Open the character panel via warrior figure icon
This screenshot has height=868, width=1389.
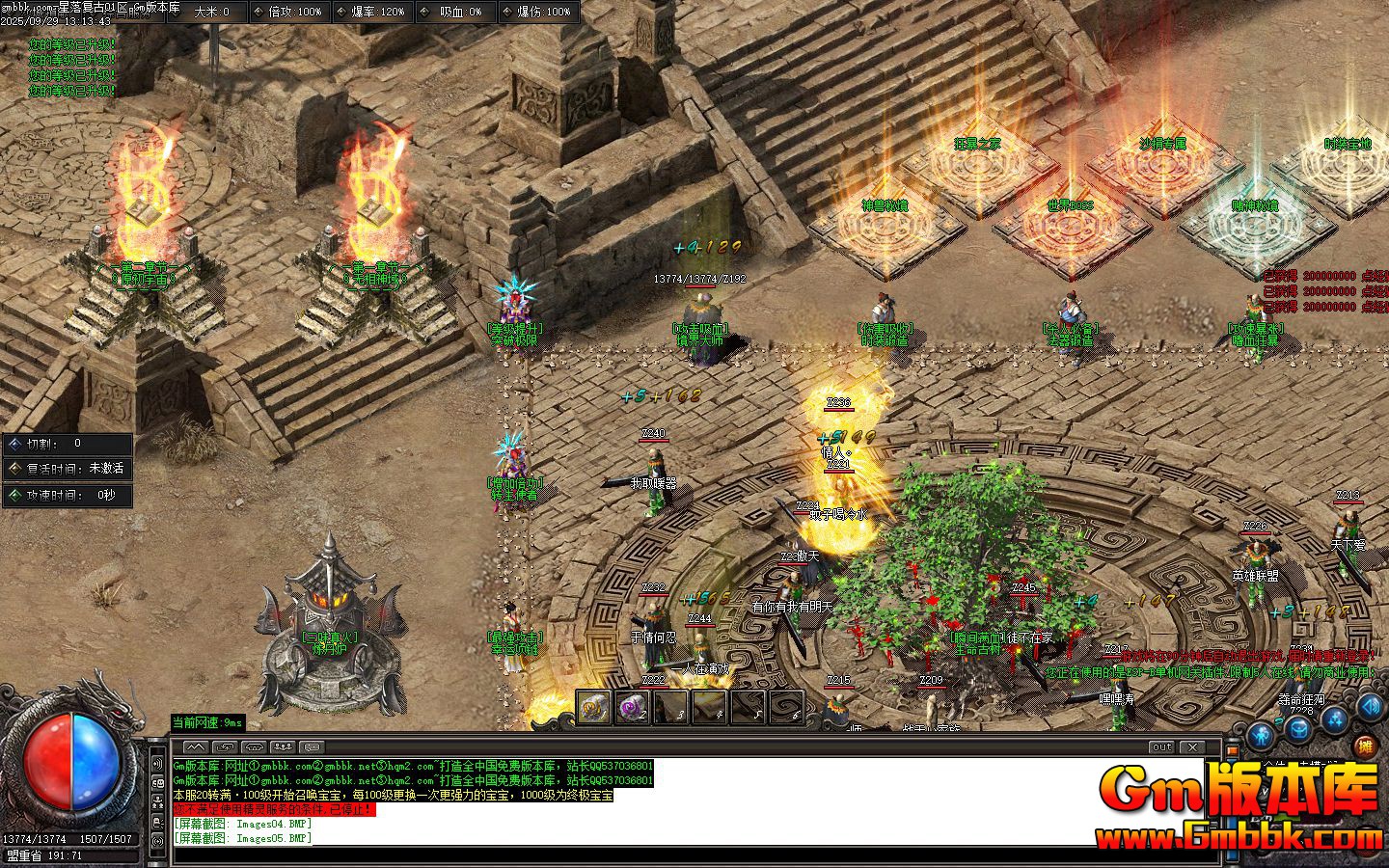pyautogui.click(x=1263, y=736)
